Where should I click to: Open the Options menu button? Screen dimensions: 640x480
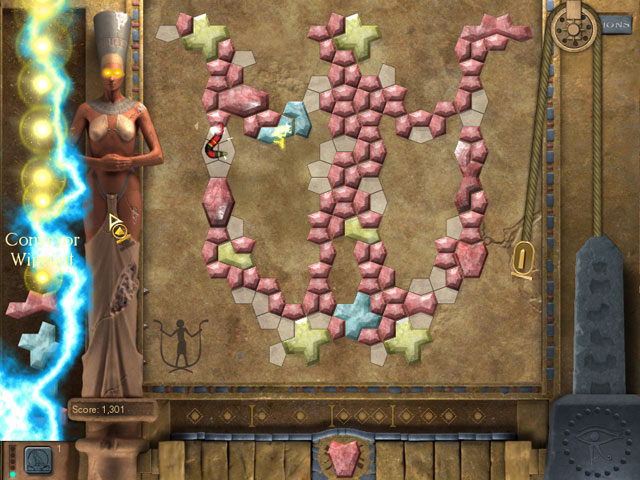click(x=612, y=24)
